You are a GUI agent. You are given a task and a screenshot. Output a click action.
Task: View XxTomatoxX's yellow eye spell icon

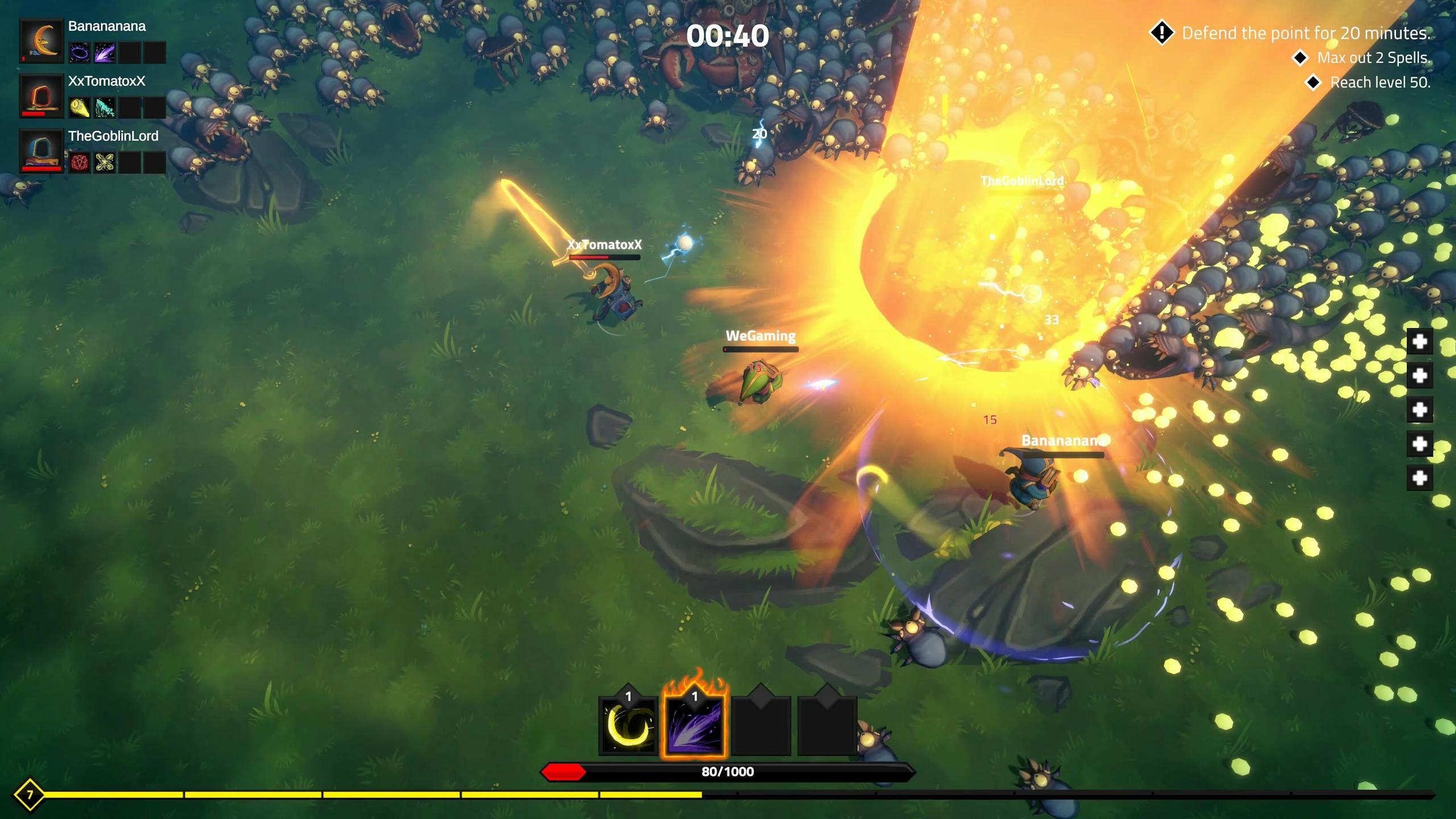click(x=80, y=107)
